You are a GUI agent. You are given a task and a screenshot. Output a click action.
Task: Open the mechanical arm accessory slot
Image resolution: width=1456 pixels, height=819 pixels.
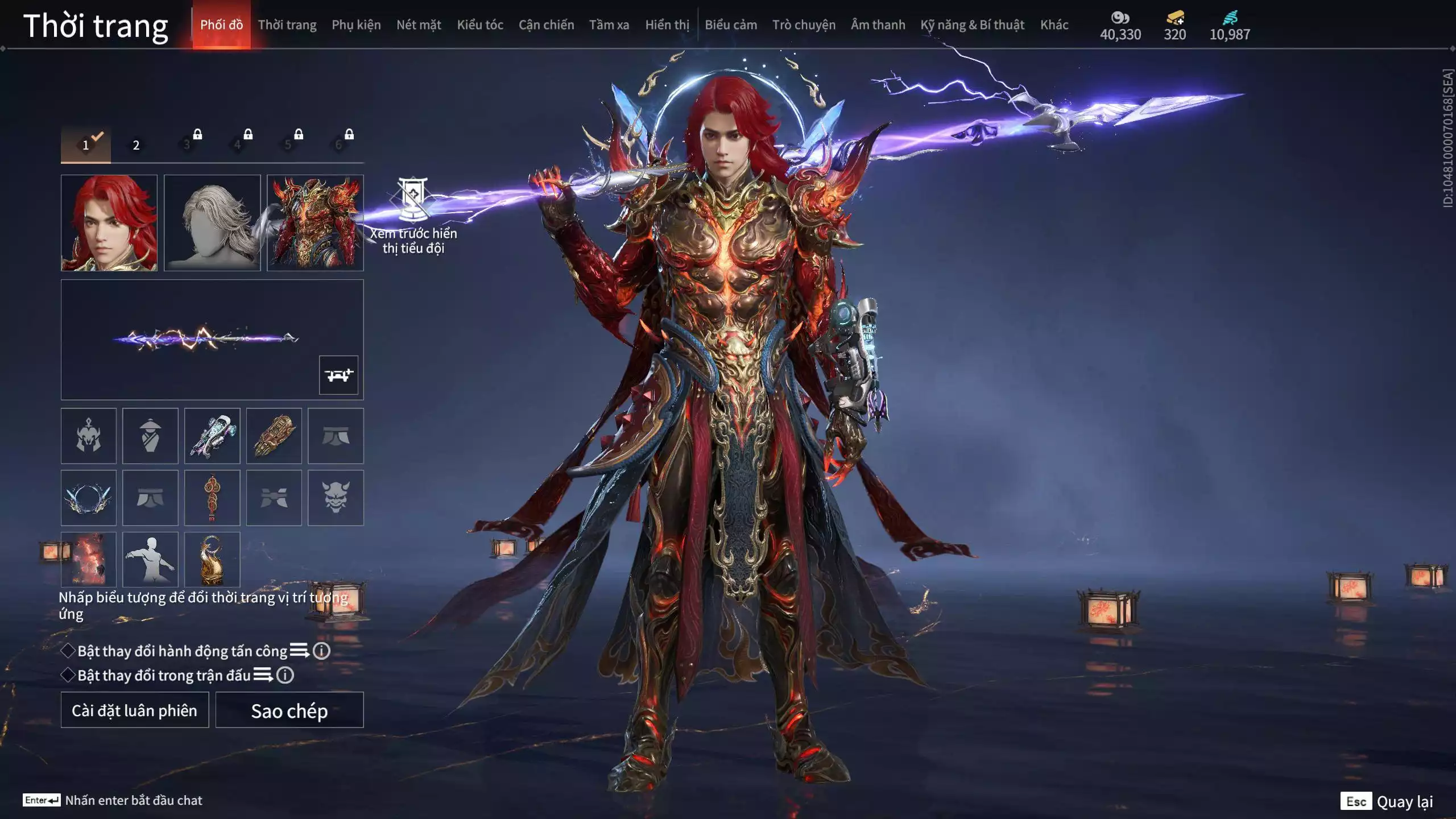tap(212, 436)
